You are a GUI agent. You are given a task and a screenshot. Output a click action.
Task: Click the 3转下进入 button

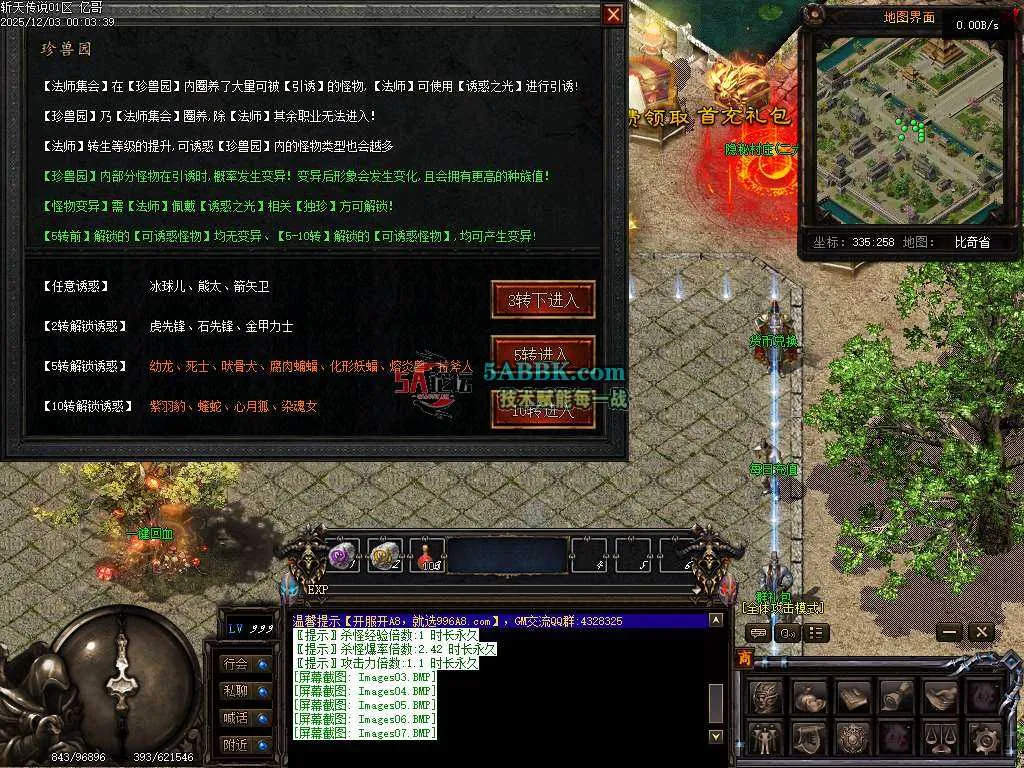[x=543, y=300]
